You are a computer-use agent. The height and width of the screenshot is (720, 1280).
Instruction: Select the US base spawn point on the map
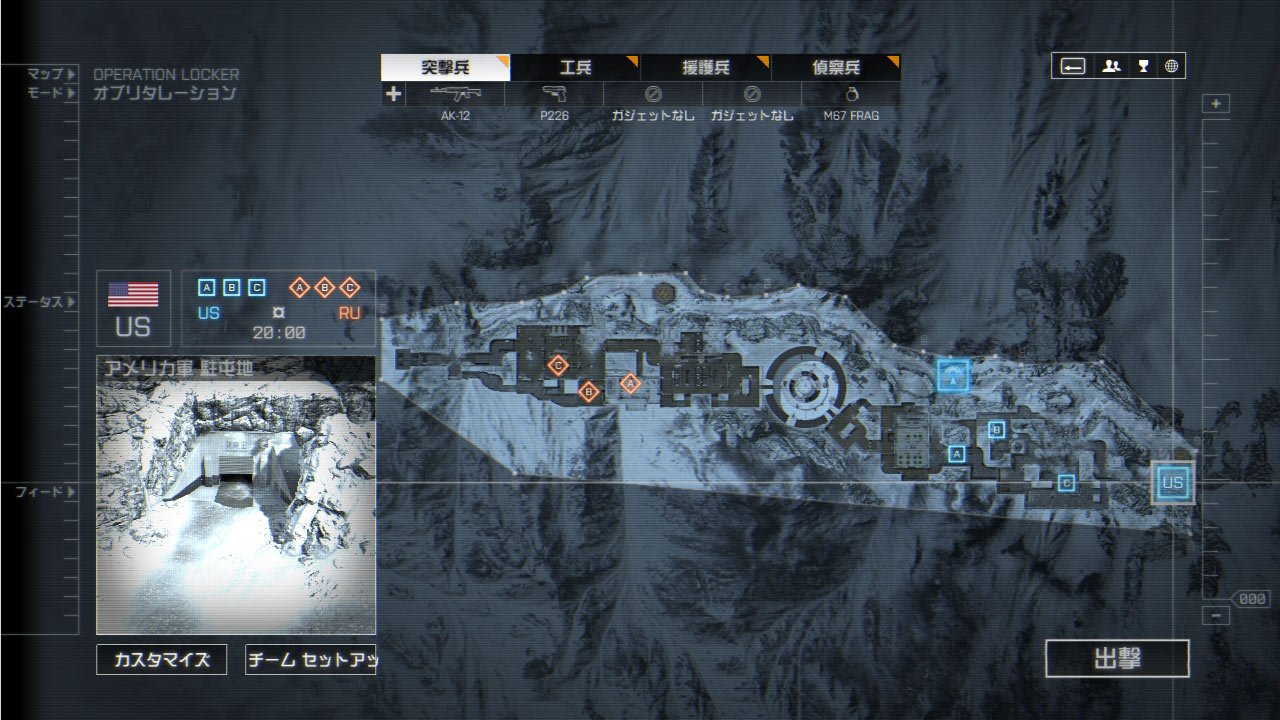[x=1172, y=483]
